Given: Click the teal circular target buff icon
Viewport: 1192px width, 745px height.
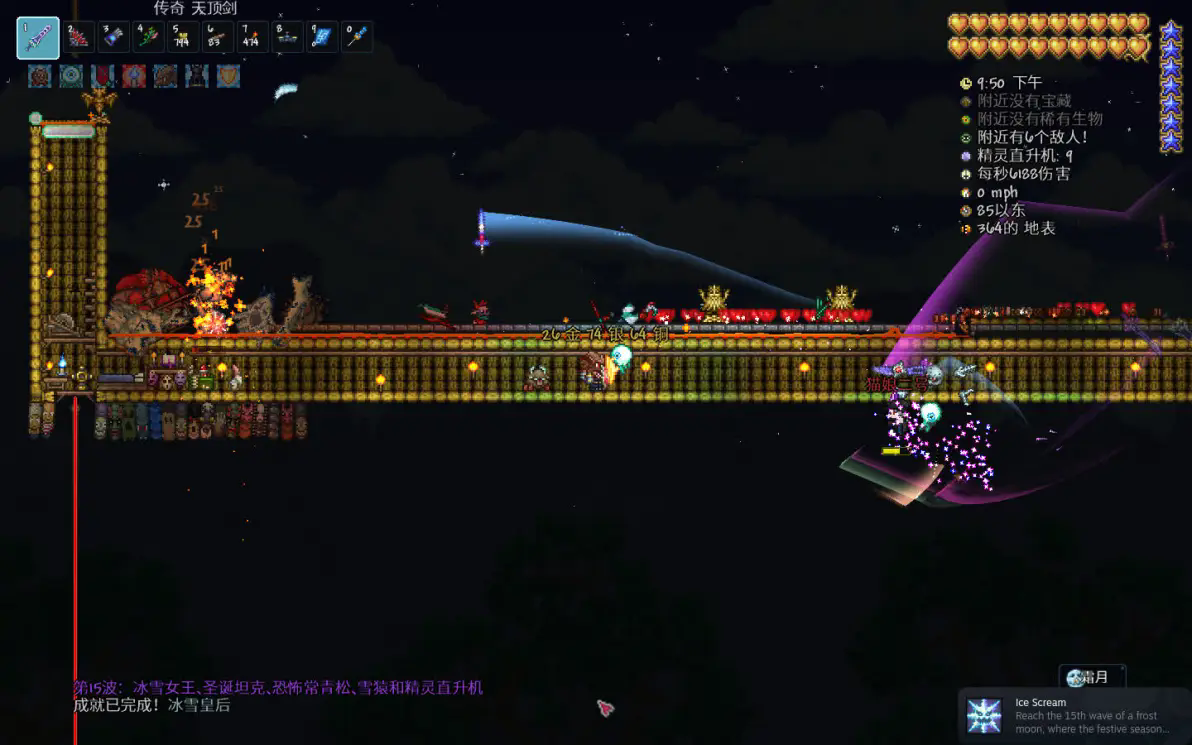Looking at the screenshot, I should click(71, 76).
